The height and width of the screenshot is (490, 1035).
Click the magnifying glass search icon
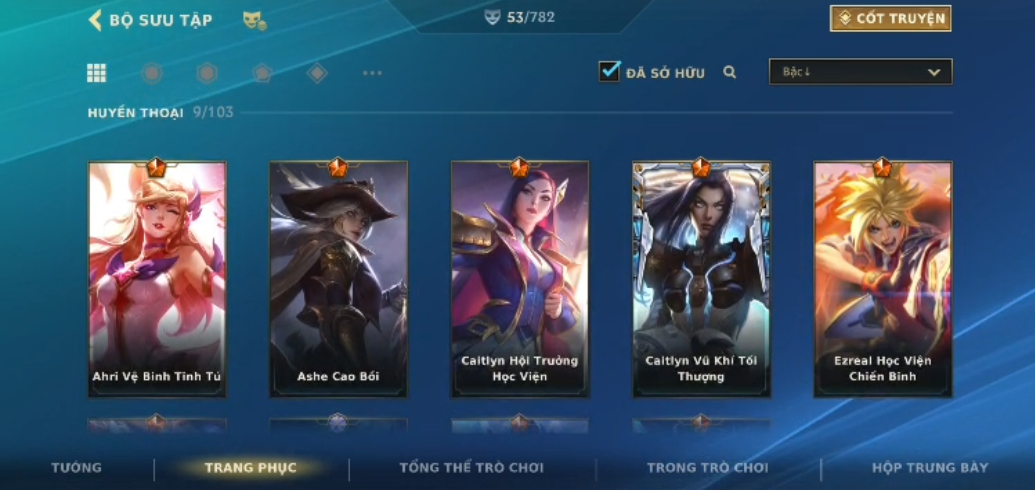click(730, 72)
